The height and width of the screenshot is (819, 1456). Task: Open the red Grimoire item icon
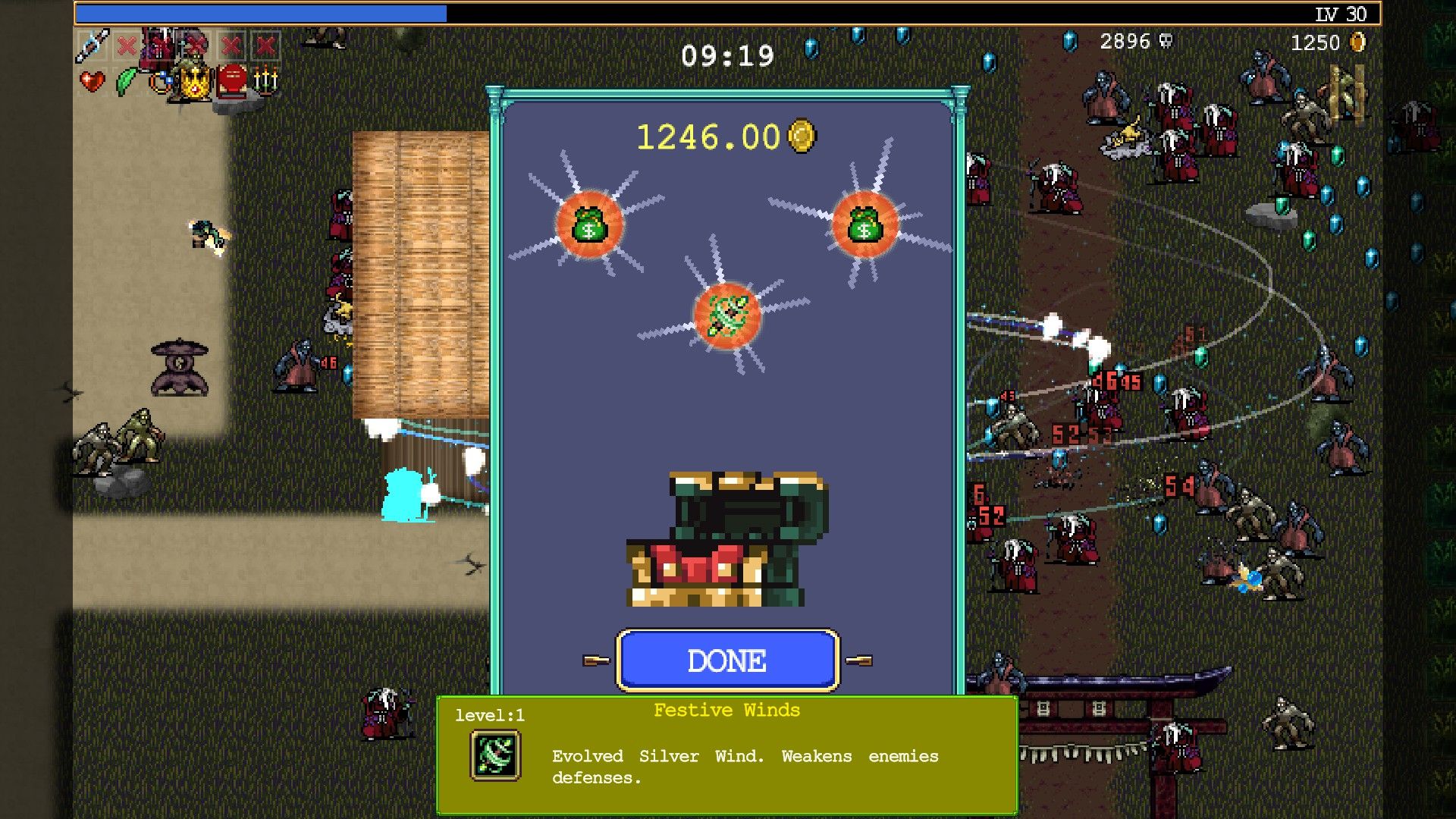231,80
